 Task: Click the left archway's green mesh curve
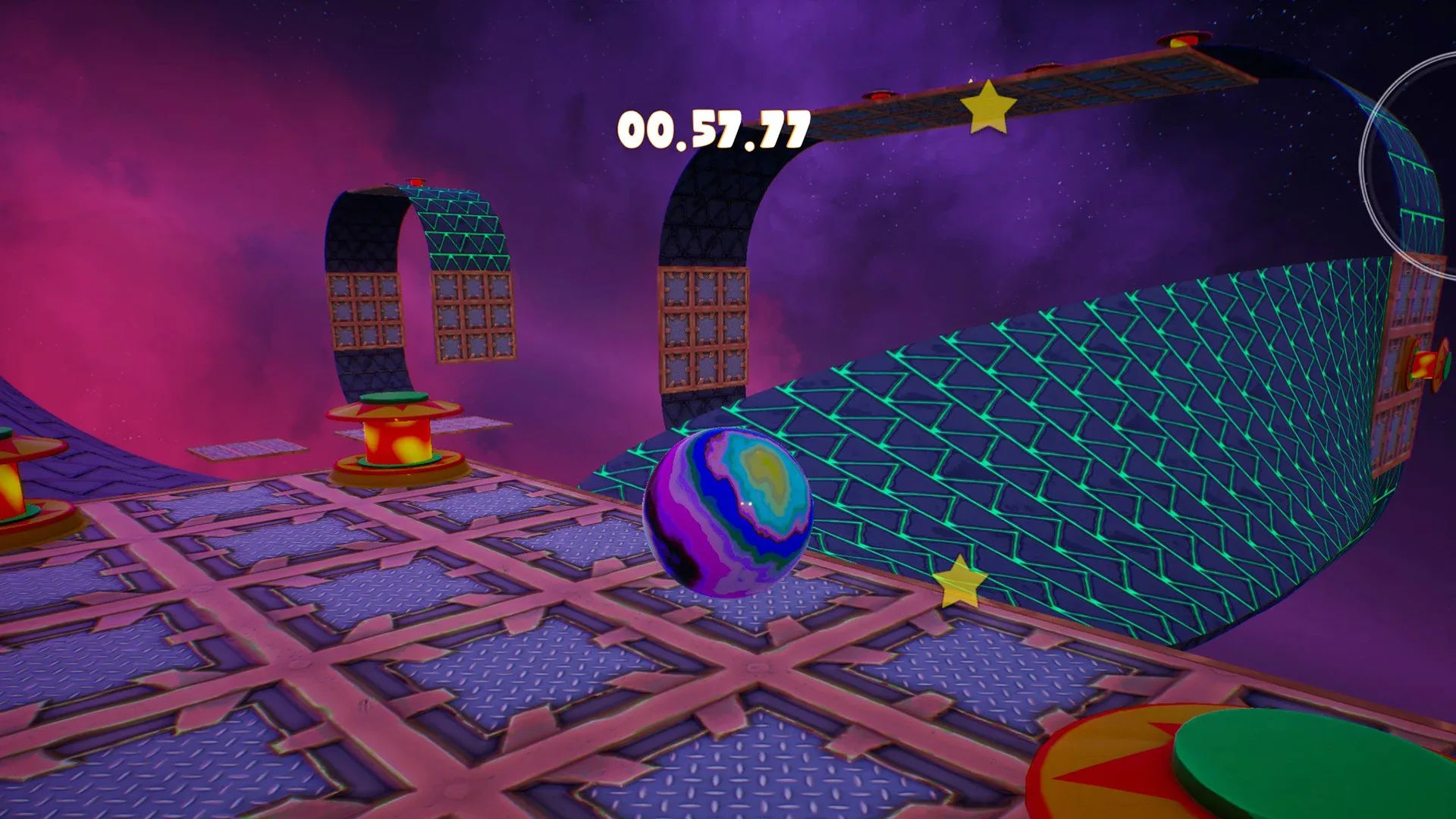click(463, 227)
